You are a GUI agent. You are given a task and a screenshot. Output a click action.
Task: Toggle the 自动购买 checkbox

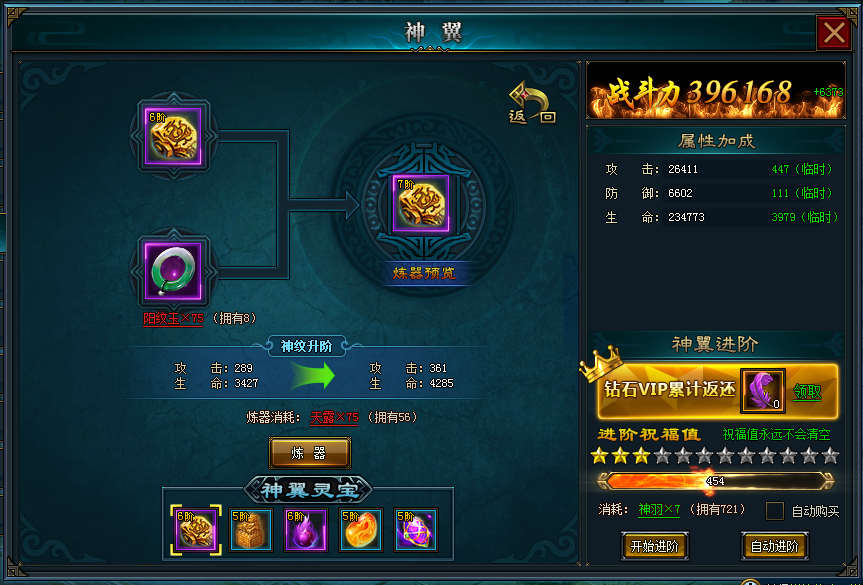click(775, 511)
